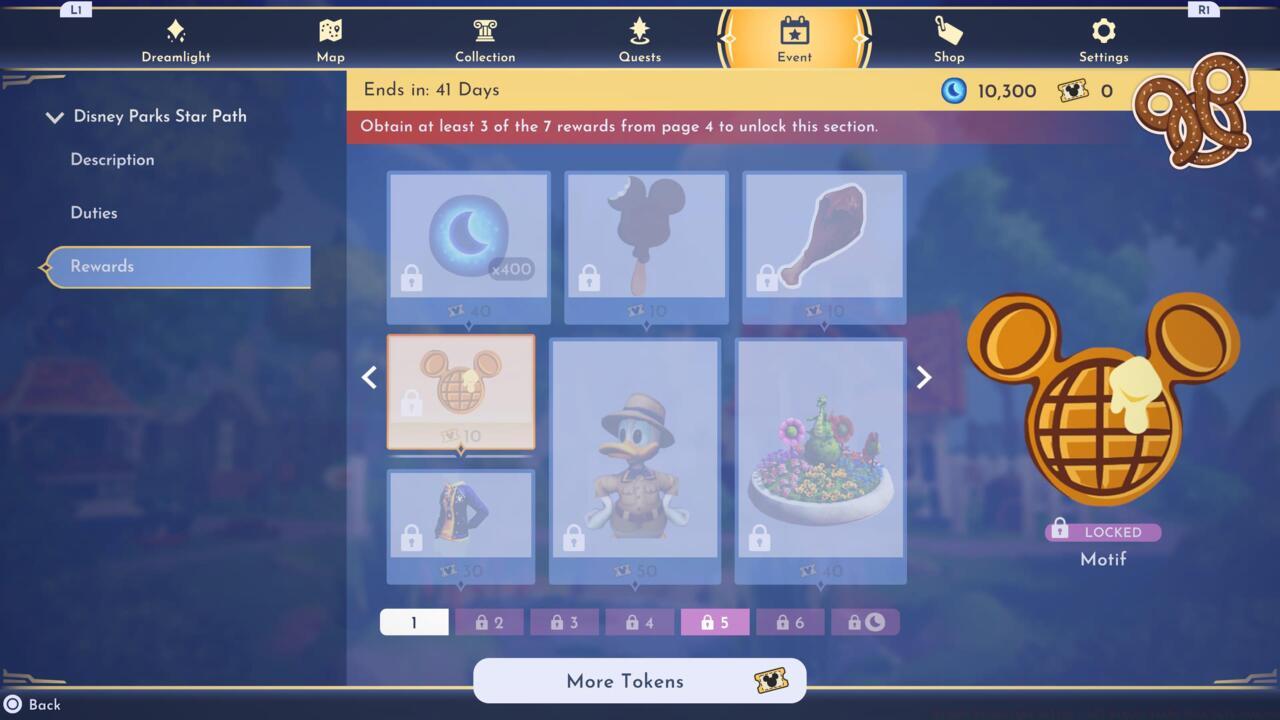Screen dimensions: 1280x720
Task: Switch to the Description section
Action: point(112,160)
